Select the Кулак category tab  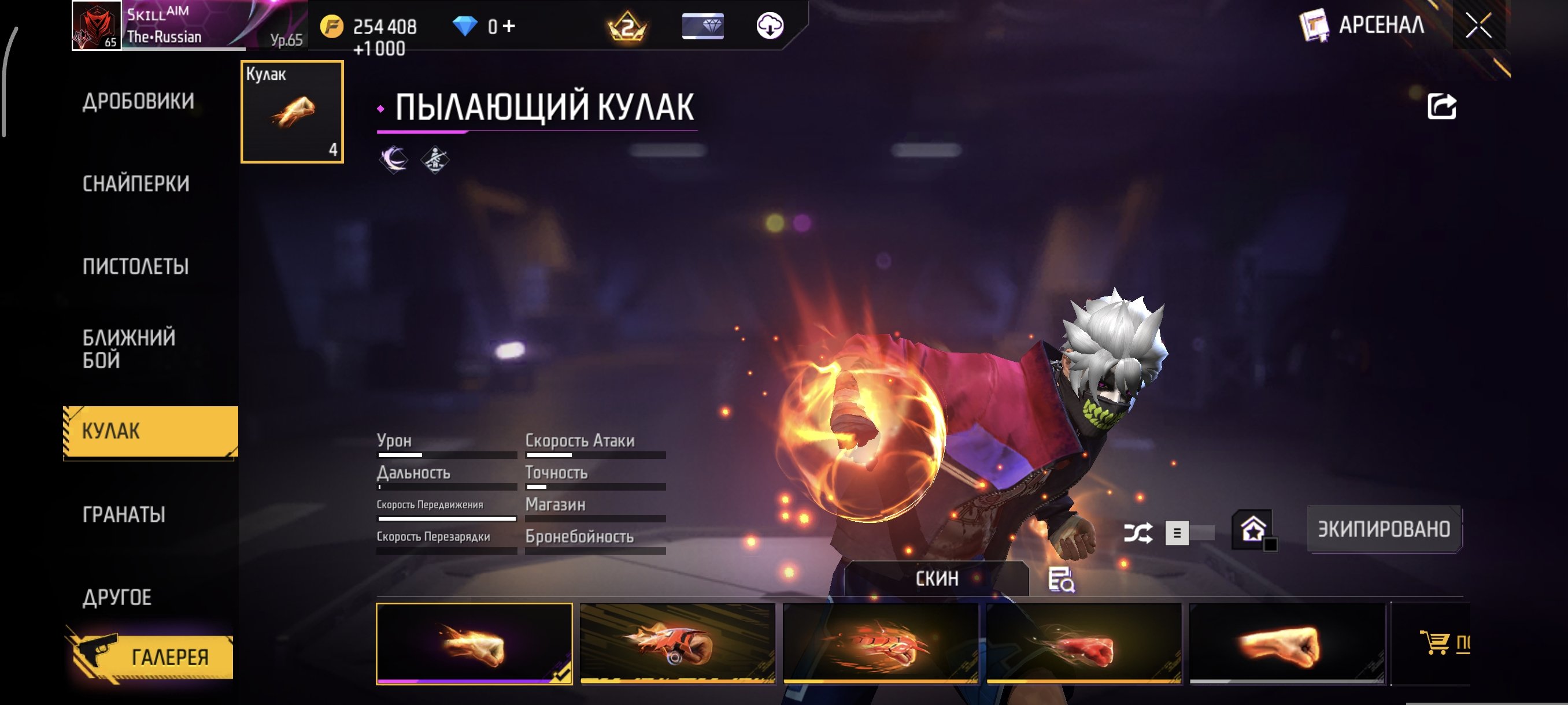[x=150, y=431]
